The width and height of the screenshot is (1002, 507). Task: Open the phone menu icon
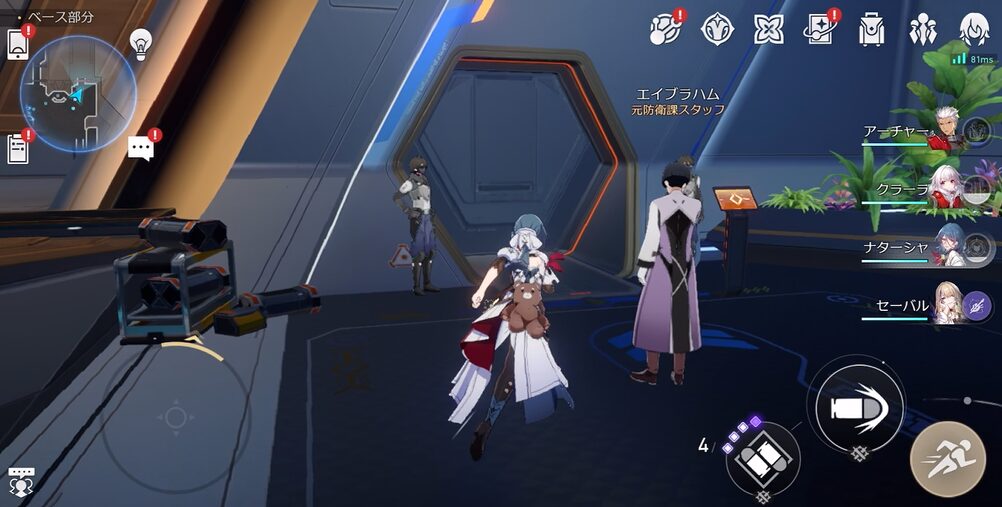tap(18, 45)
